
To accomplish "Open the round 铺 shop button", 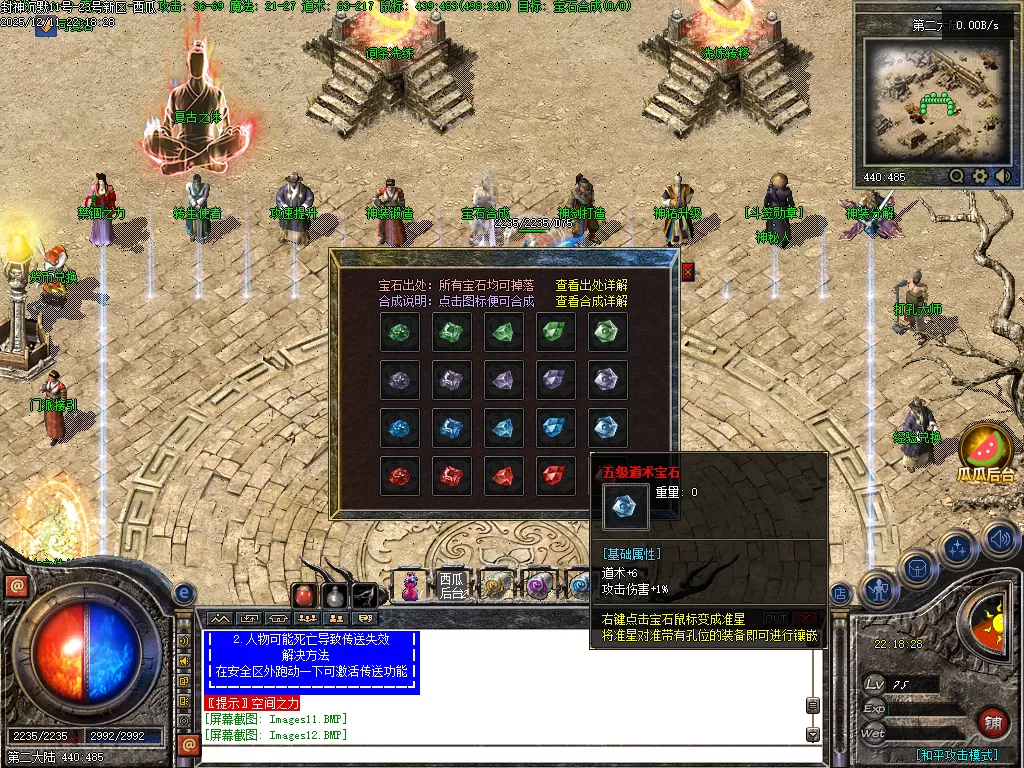I will [992, 721].
